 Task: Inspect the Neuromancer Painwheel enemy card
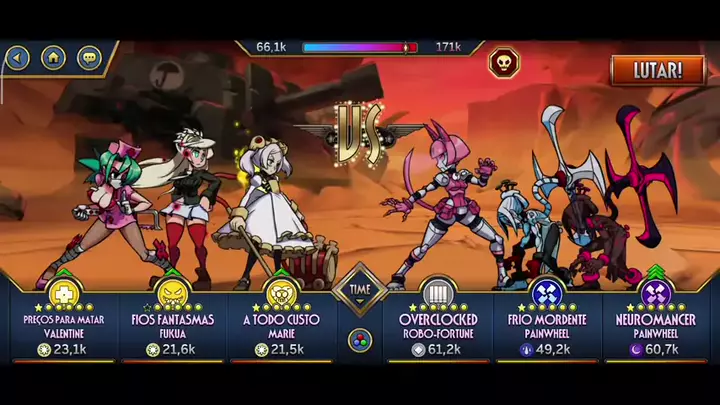point(656,320)
